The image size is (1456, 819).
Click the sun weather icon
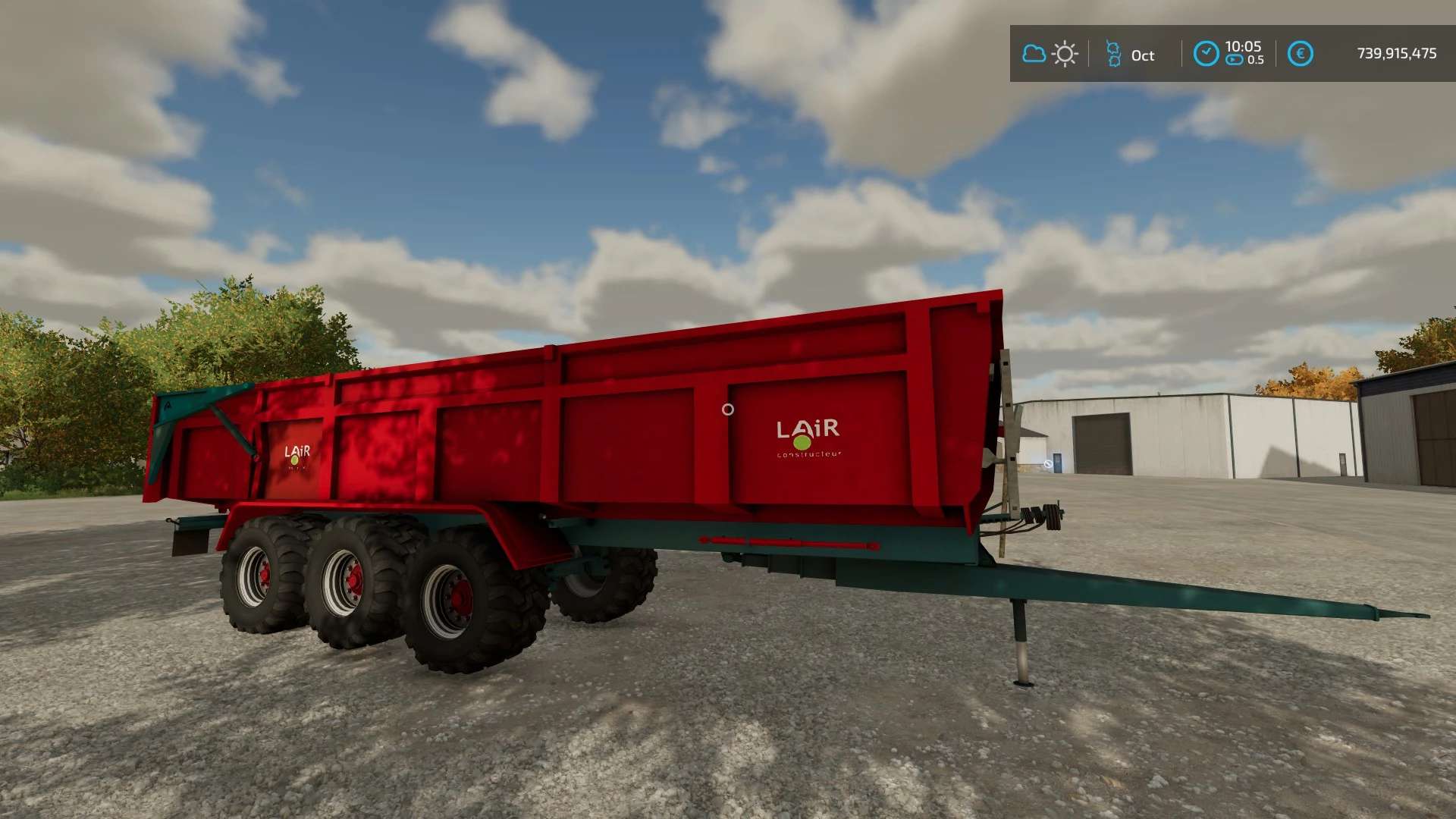click(1065, 54)
